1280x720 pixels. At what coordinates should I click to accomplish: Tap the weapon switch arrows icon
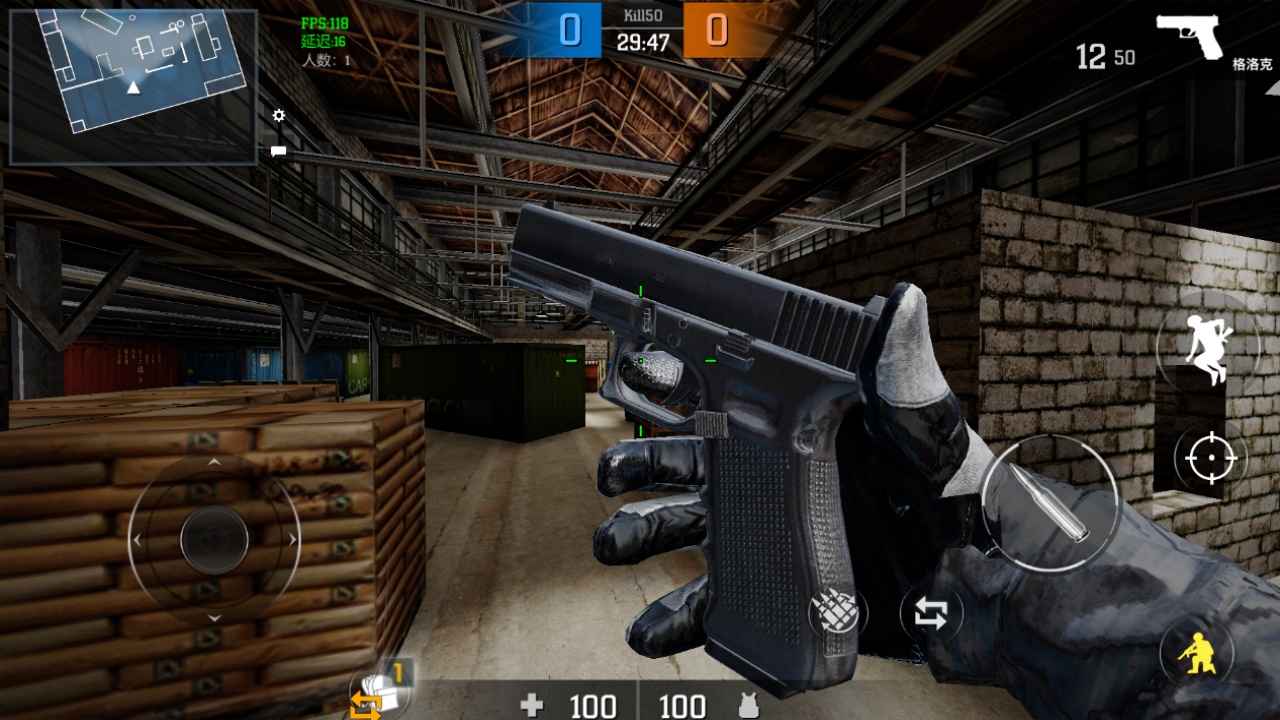pos(931,609)
